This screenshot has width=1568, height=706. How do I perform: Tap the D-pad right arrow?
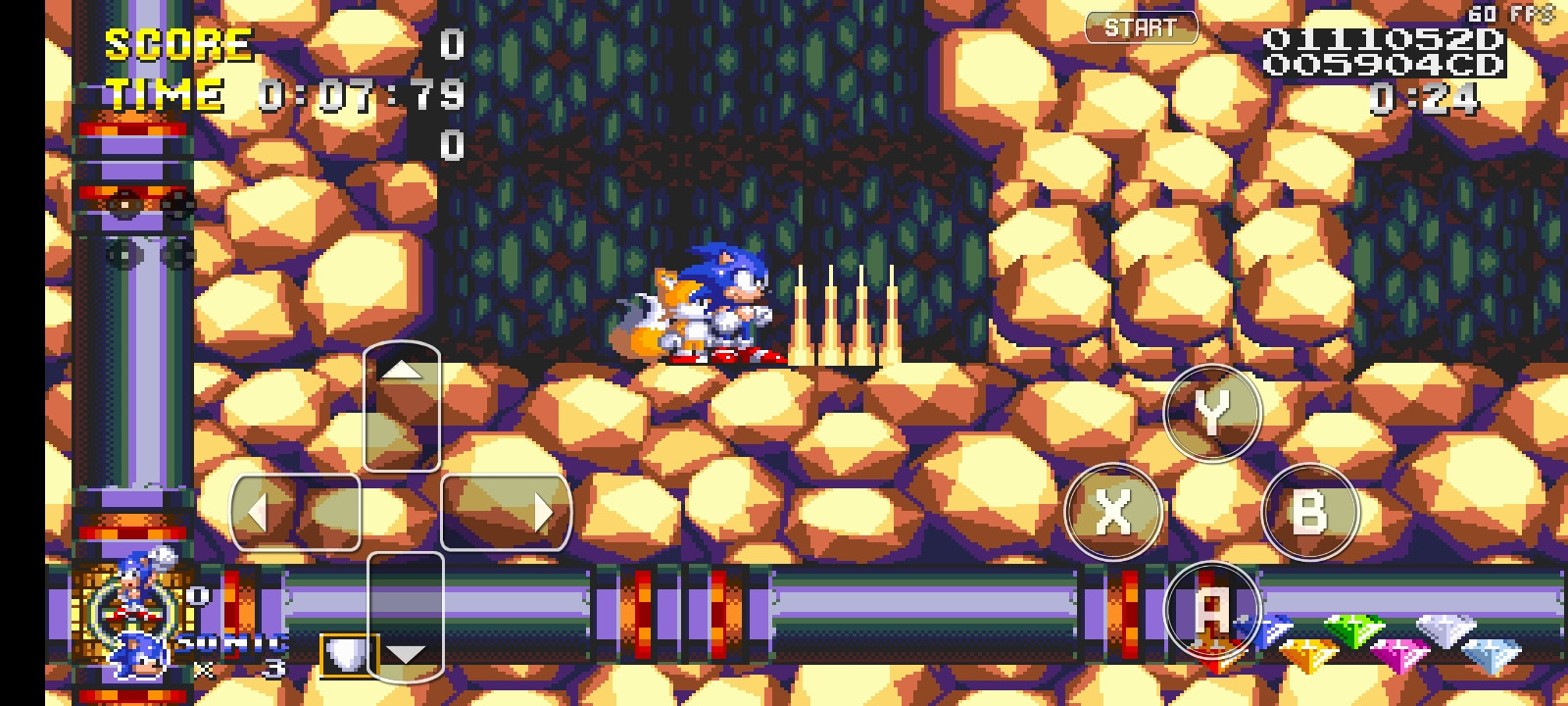547,509
